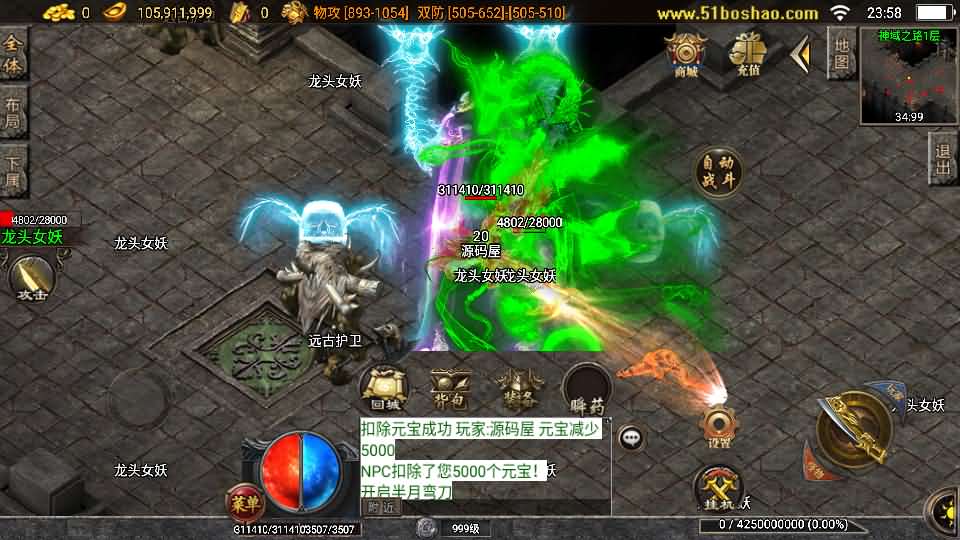
Task: Open the chat speech bubble icon
Action: click(630, 437)
